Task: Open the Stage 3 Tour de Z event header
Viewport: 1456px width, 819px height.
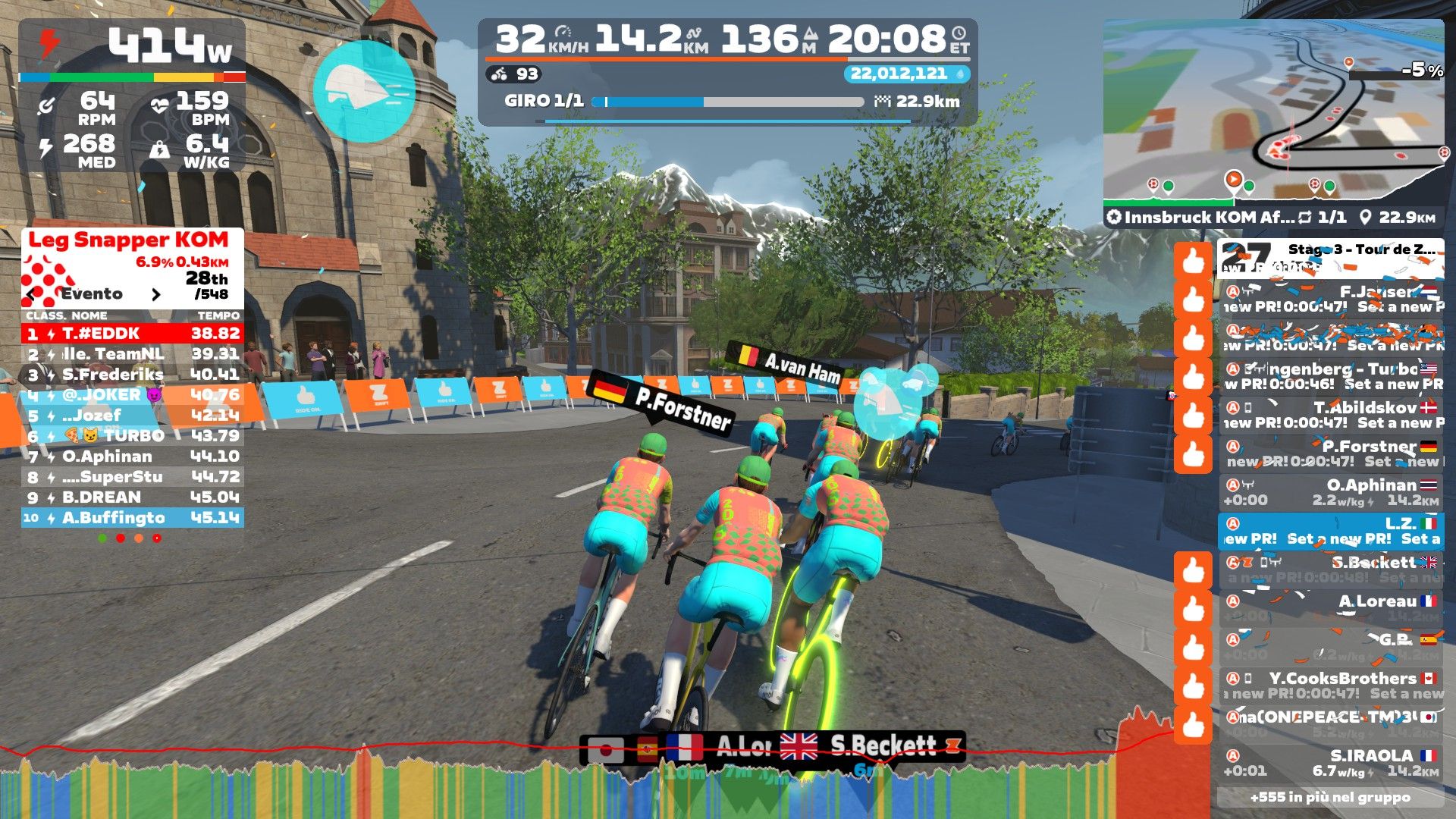Action: [x=1331, y=259]
